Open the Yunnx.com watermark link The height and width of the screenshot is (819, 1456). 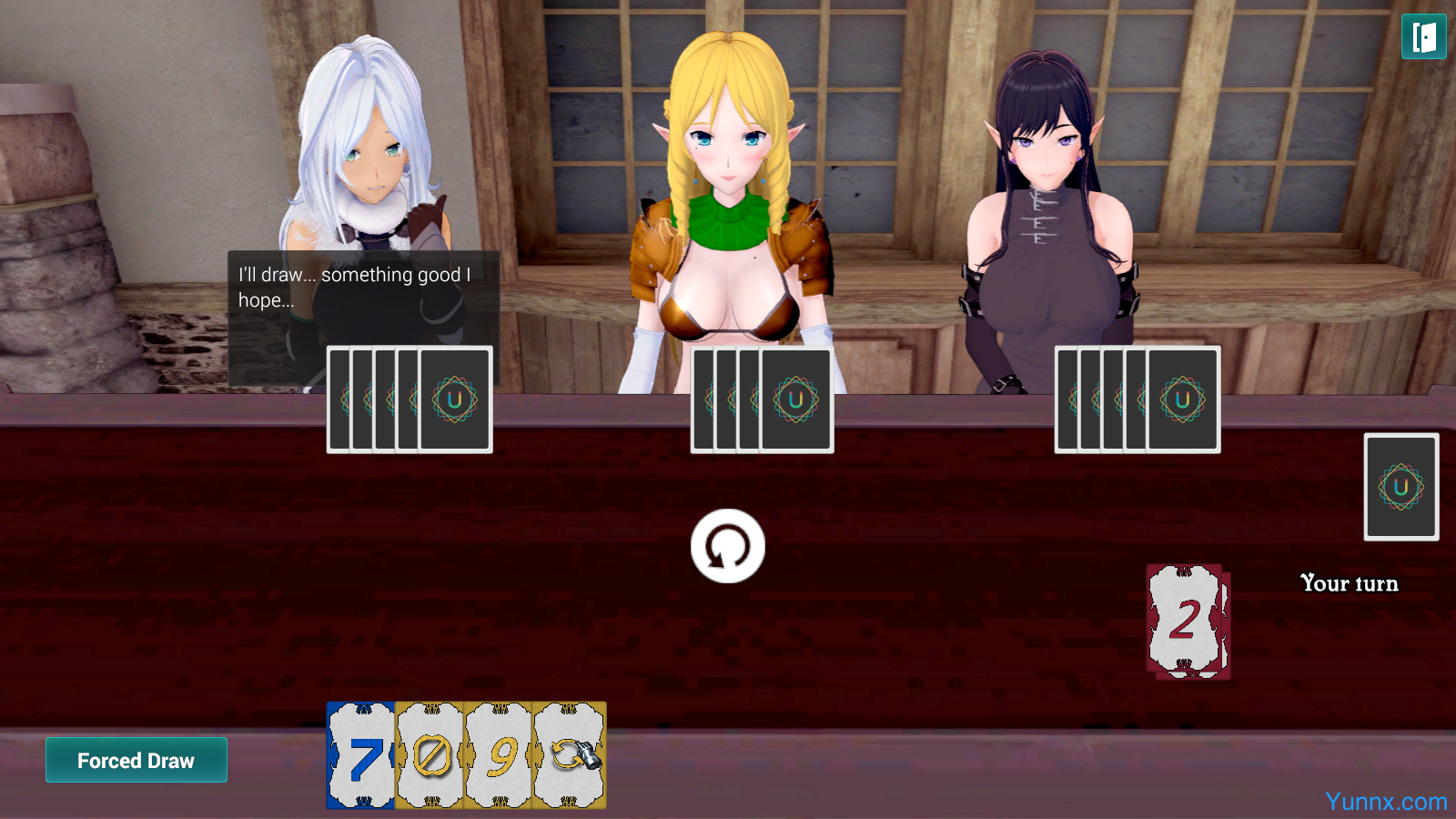coord(1385,802)
